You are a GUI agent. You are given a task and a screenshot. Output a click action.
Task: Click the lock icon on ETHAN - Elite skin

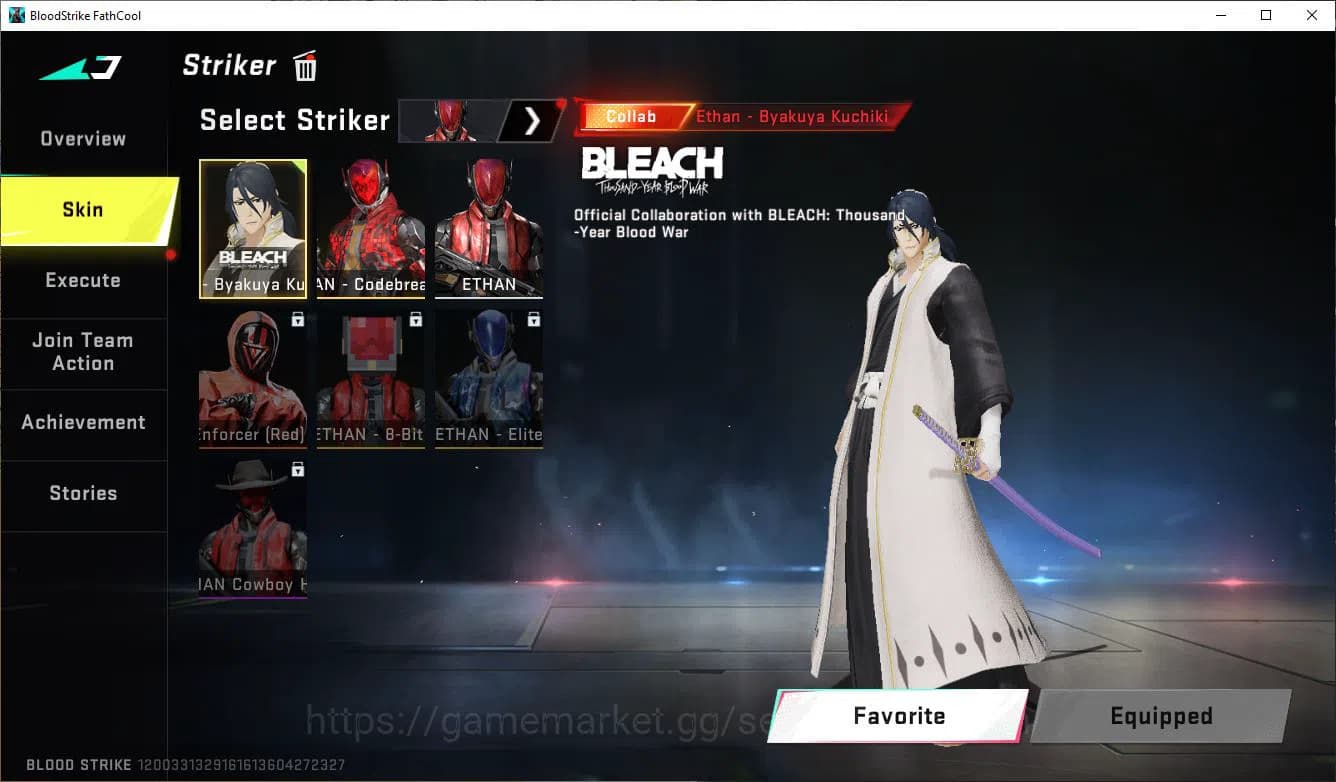click(x=531, y=318)
